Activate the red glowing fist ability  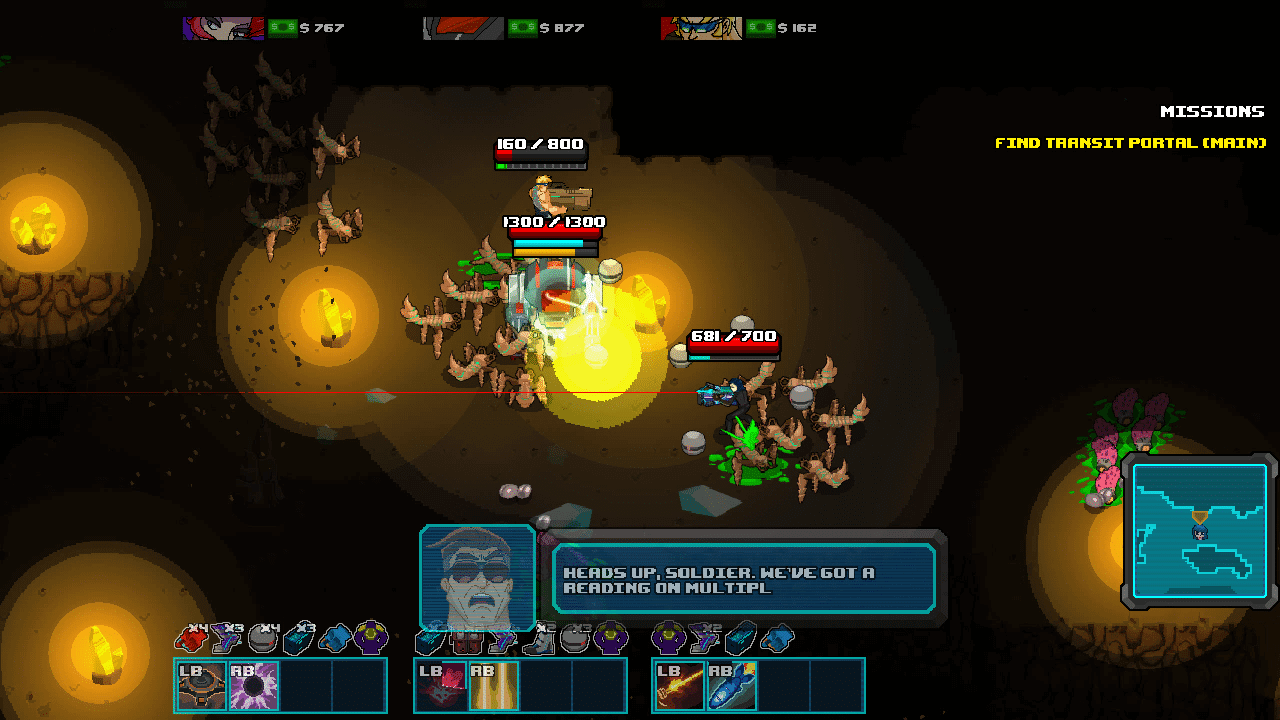pyautogui.click(x=441, y=686)
